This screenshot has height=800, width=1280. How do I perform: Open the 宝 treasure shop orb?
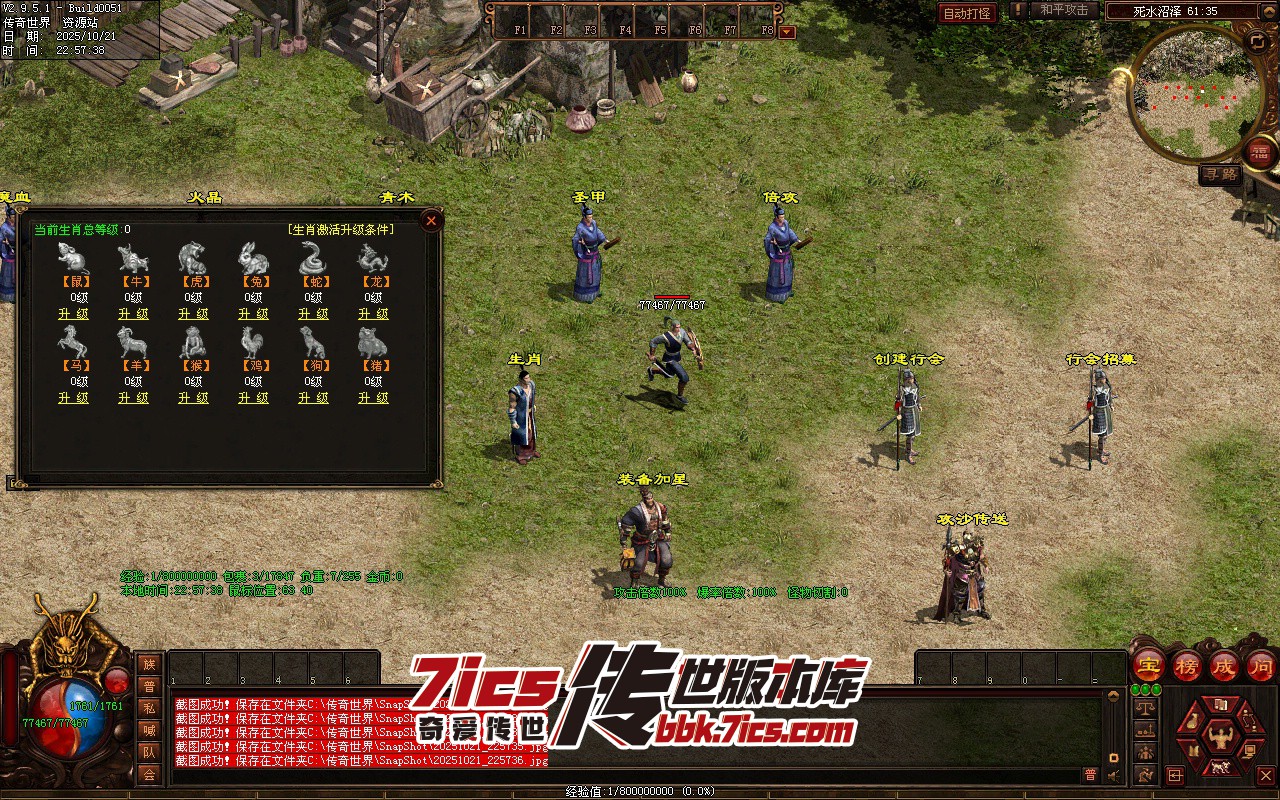click(1148, 665)
